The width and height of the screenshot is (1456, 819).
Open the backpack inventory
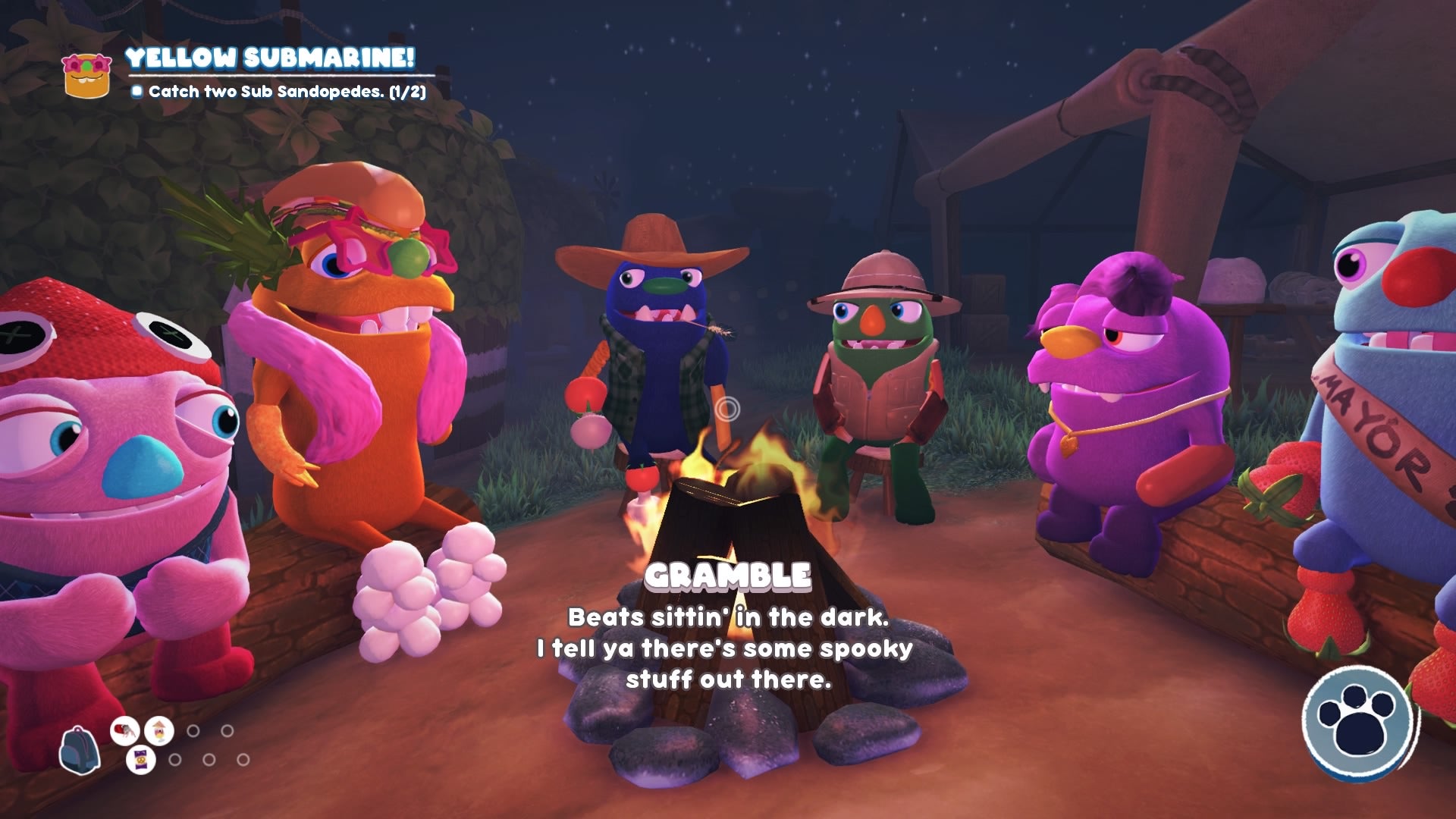(x=81, y=751)
